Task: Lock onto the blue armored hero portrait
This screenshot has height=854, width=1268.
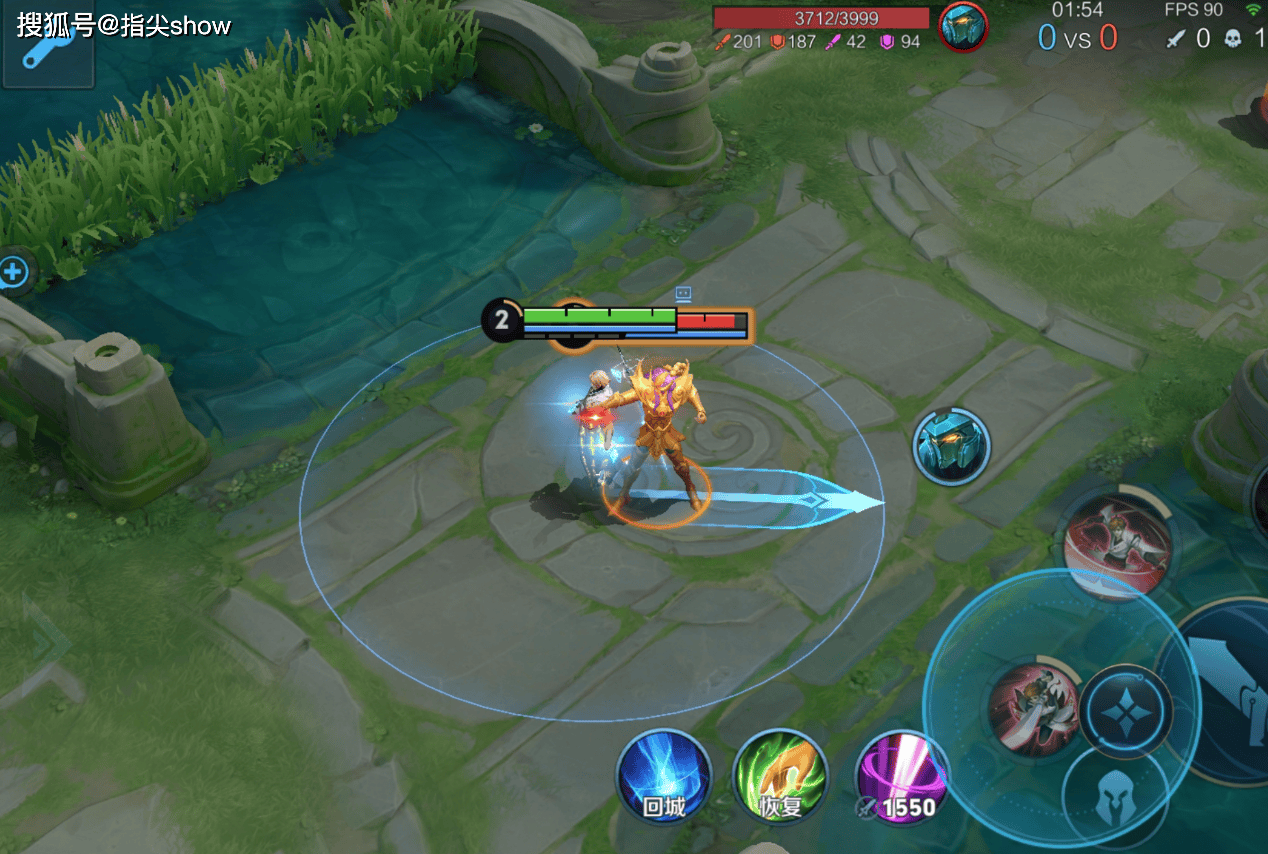Action: click(x=952, y=446)
